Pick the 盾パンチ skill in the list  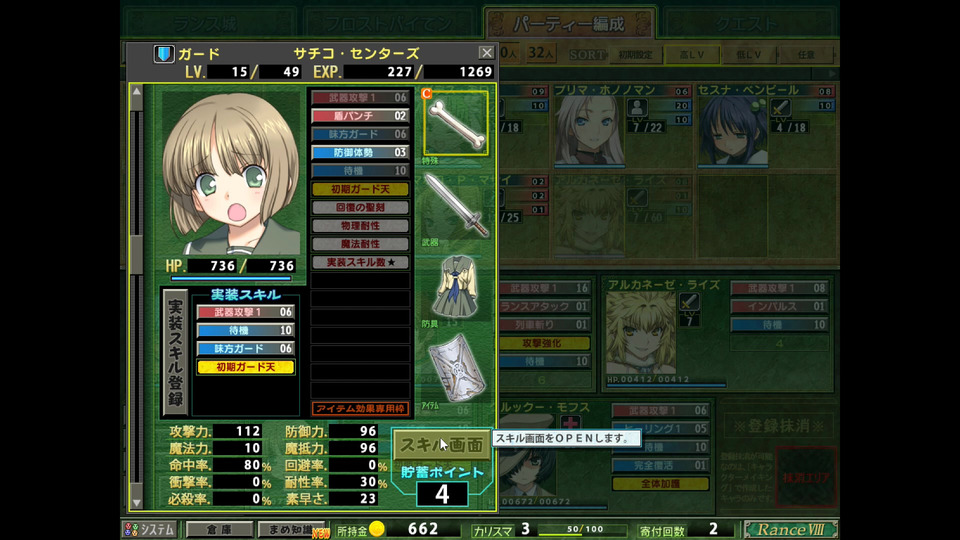(360, 116)
